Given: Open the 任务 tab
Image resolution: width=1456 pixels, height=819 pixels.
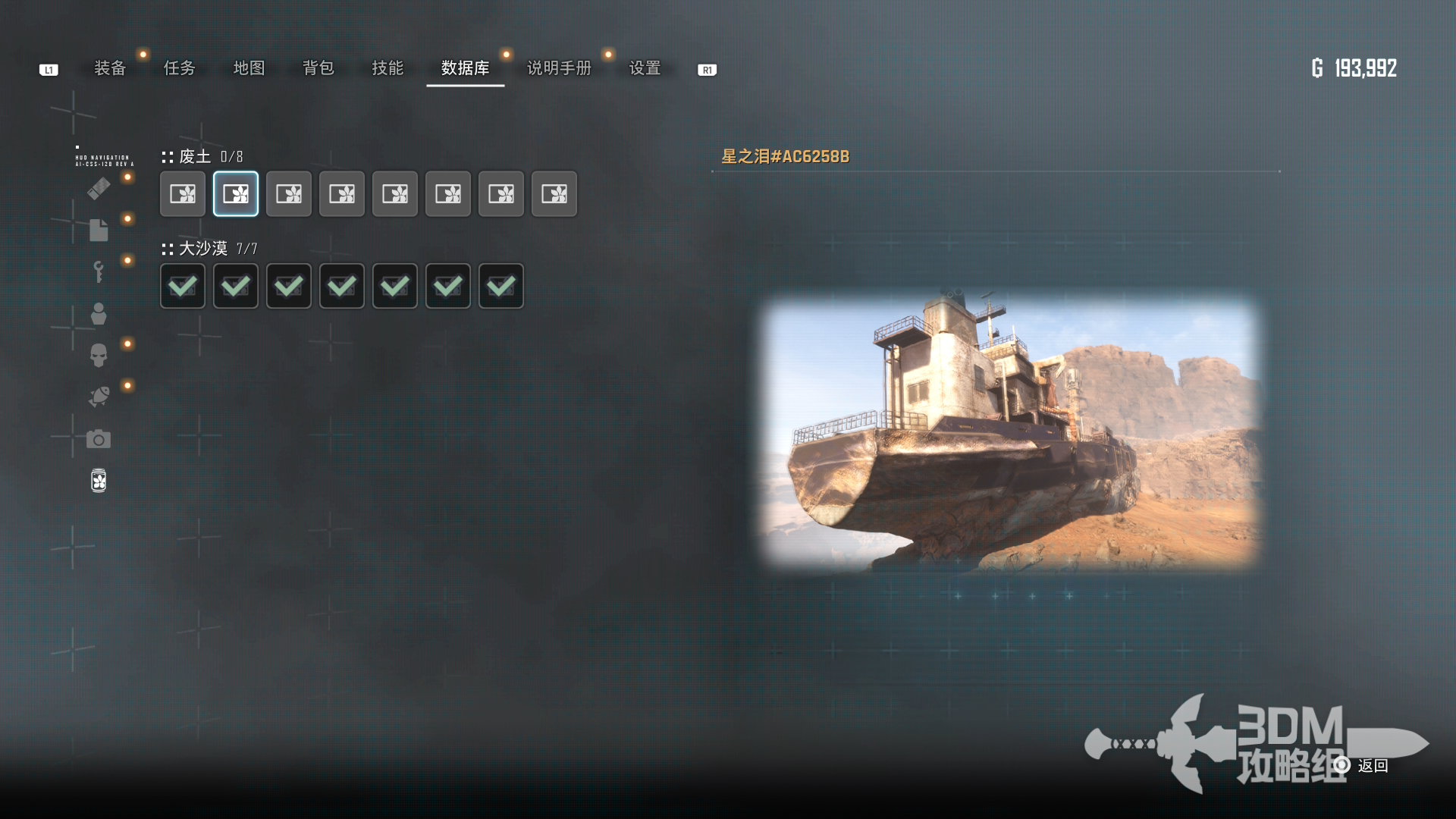Looking at the screenshot, I should pos(180,68).
